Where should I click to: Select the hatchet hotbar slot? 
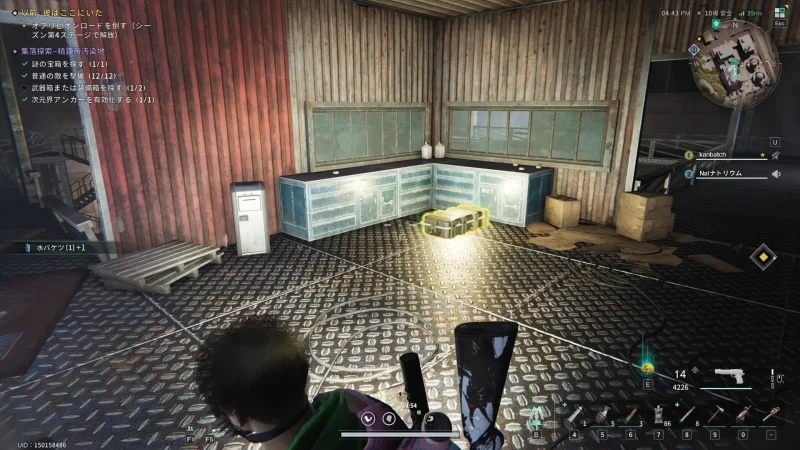[x=715, y=414]
